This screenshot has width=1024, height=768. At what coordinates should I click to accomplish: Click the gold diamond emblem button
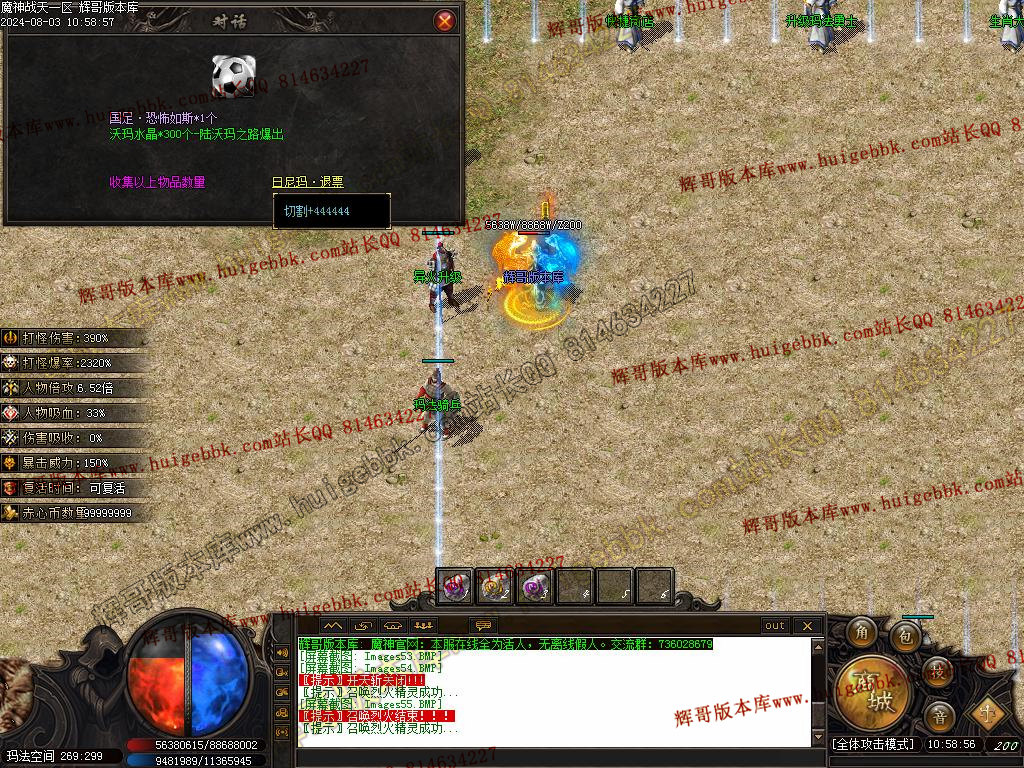988,713
